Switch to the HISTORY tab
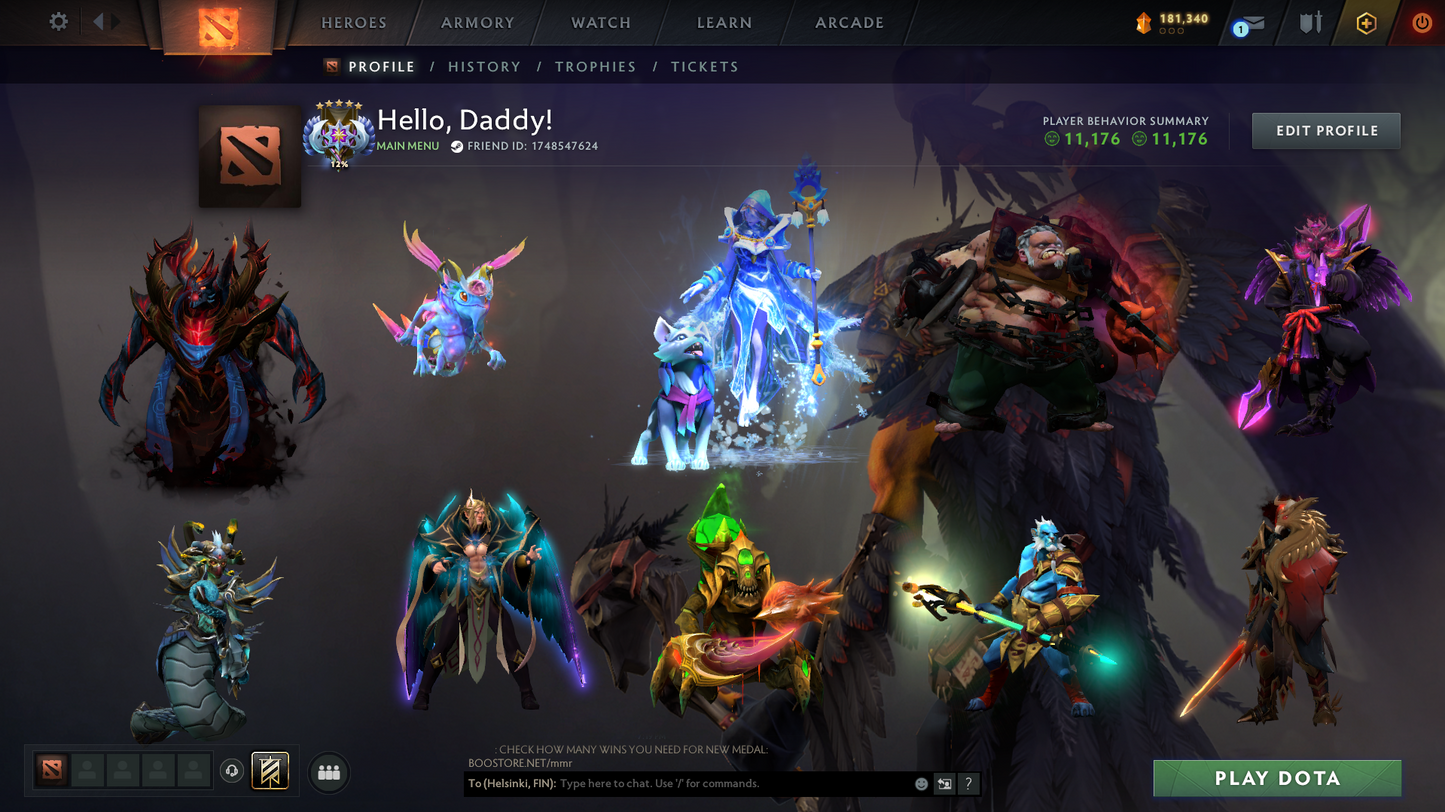Screen dimensions: 1445x812 [484, 66]
